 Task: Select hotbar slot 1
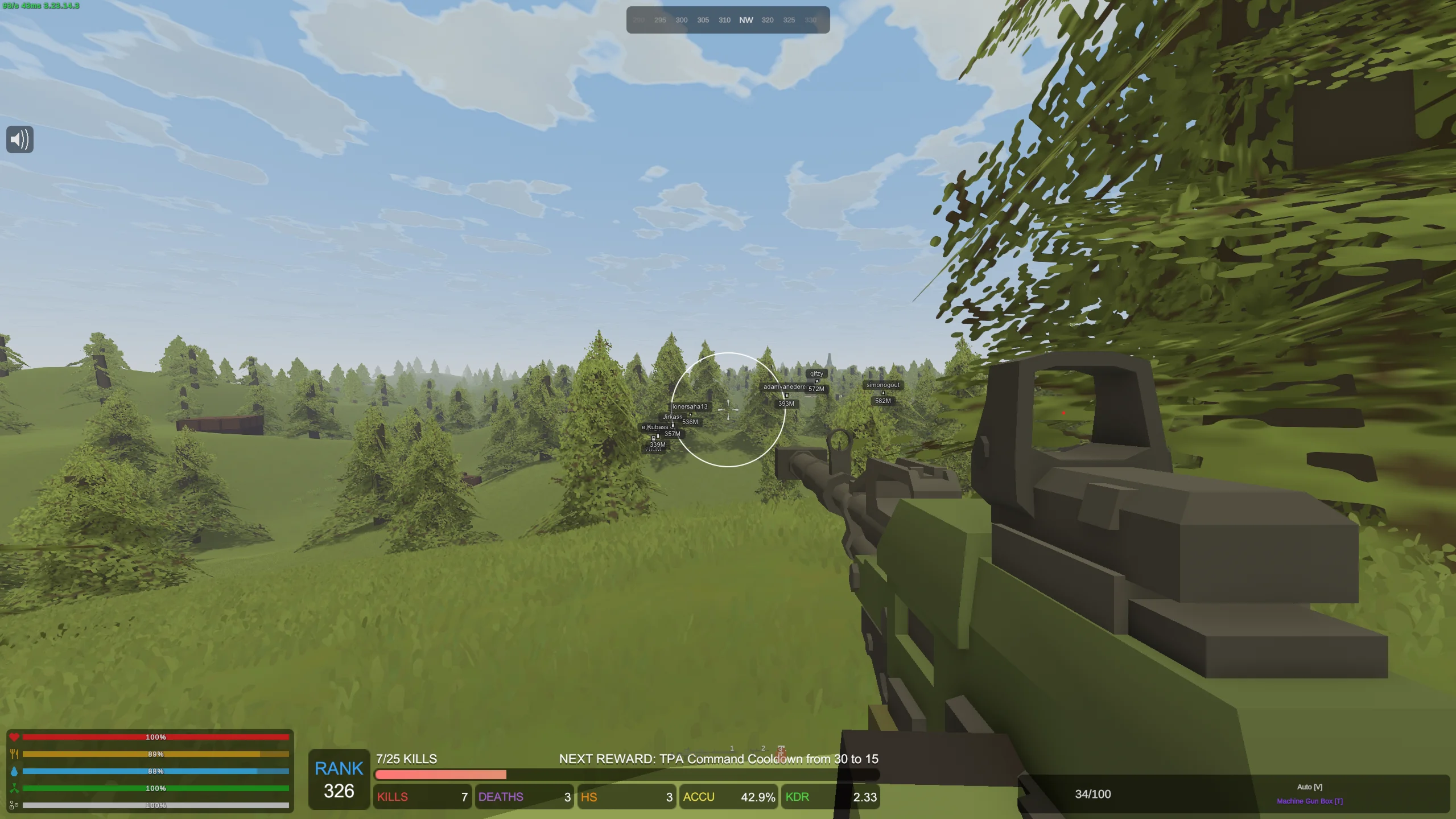[732, 749]
